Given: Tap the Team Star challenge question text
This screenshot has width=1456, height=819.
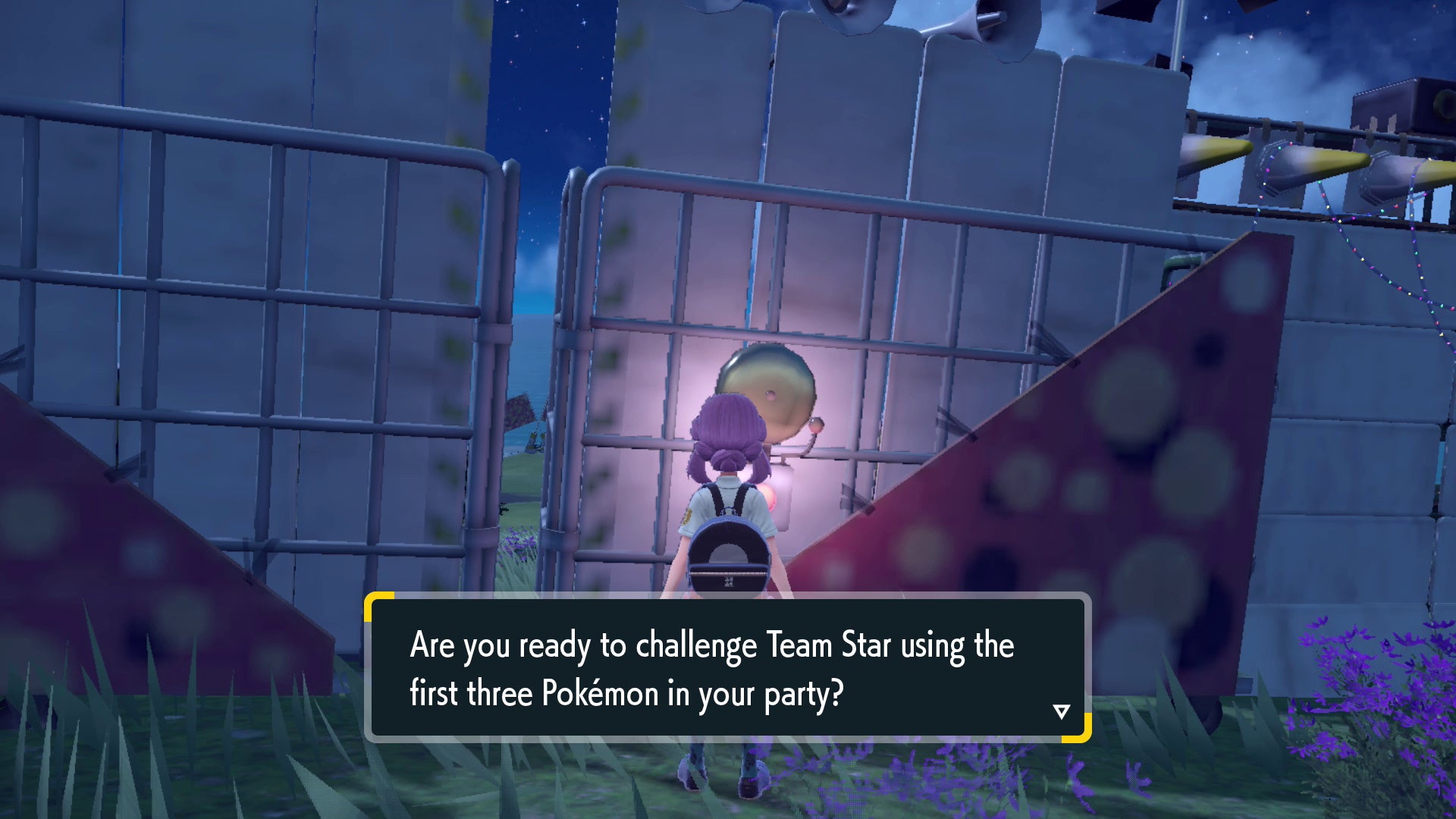Looking at the screenshot, I should coord(711,645).
